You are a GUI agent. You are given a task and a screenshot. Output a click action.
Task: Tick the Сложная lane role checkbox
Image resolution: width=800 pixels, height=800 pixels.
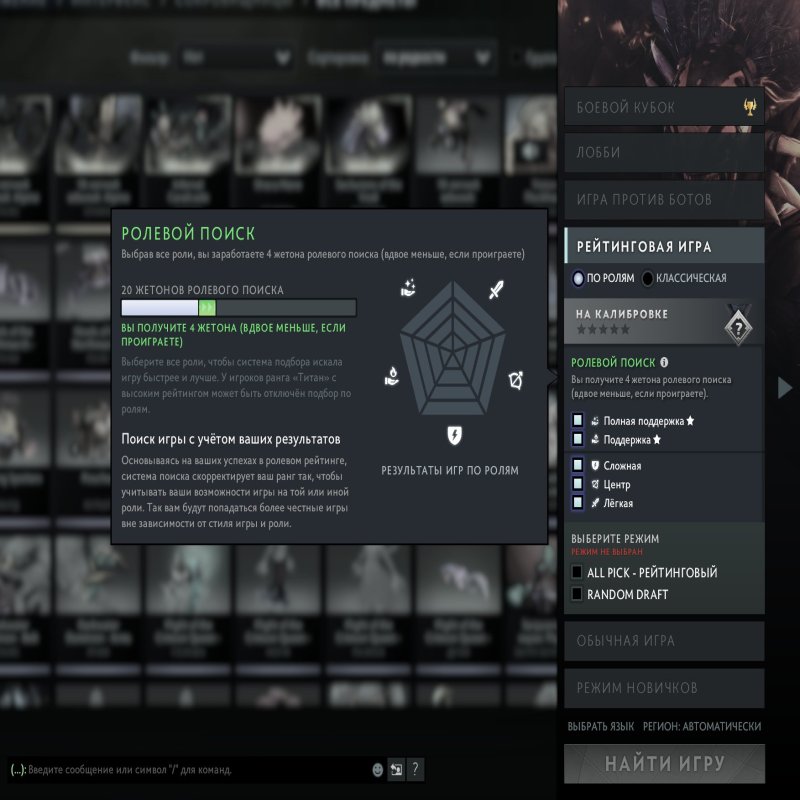pos(578,465)
